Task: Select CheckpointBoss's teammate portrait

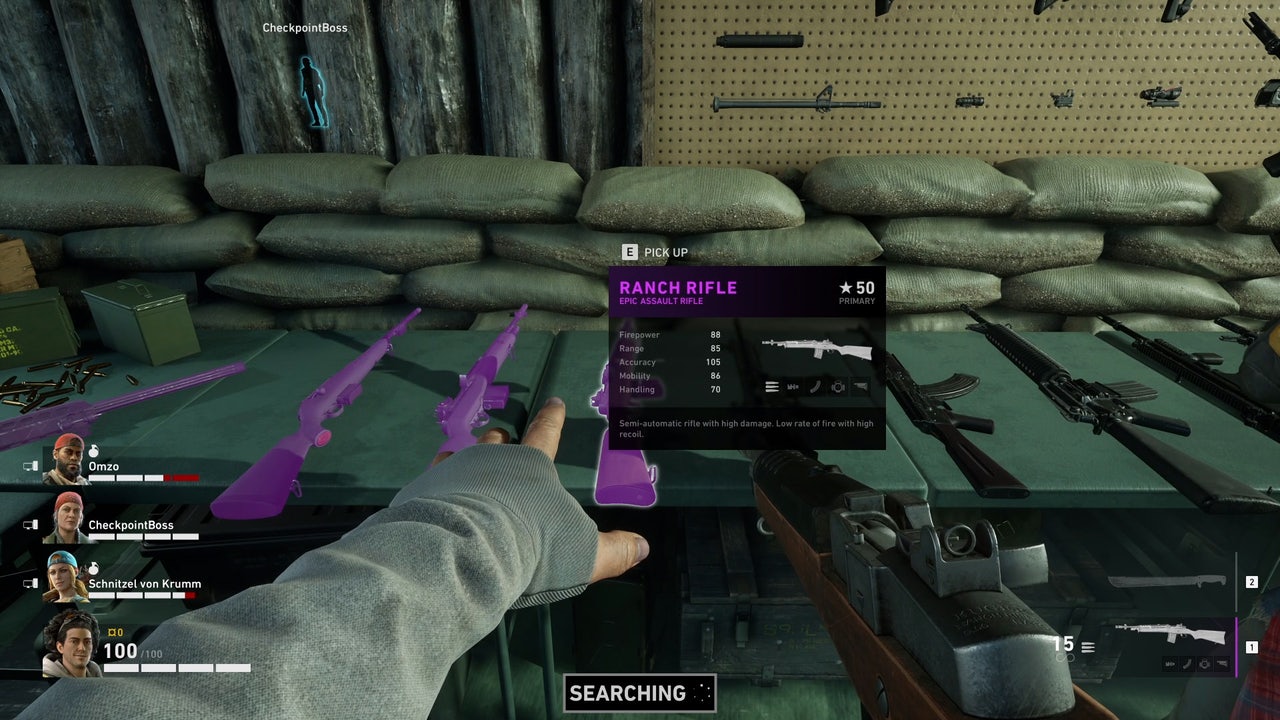Action: click(68, 517)
